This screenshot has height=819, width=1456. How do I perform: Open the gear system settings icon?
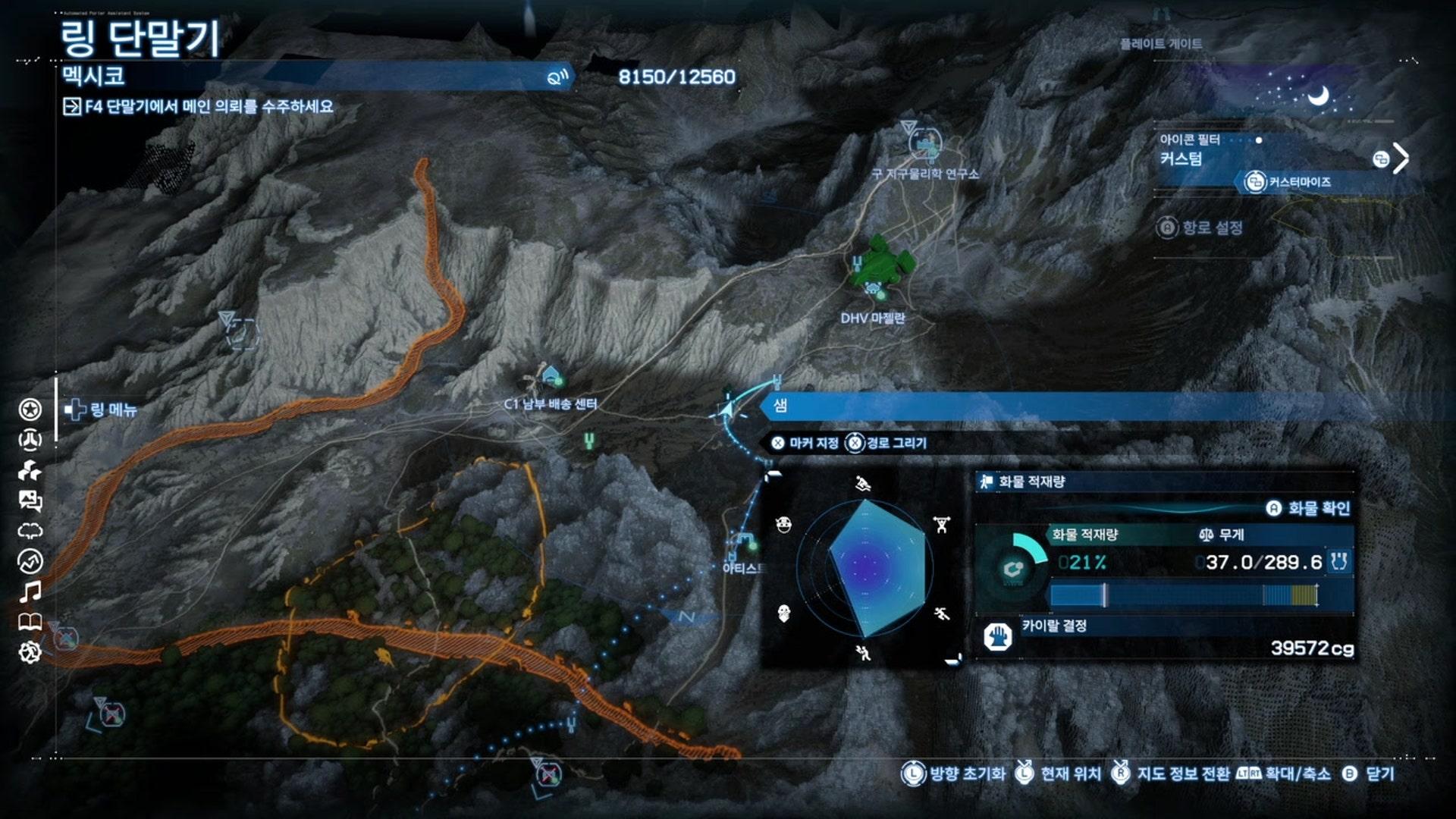click(30, 652)
